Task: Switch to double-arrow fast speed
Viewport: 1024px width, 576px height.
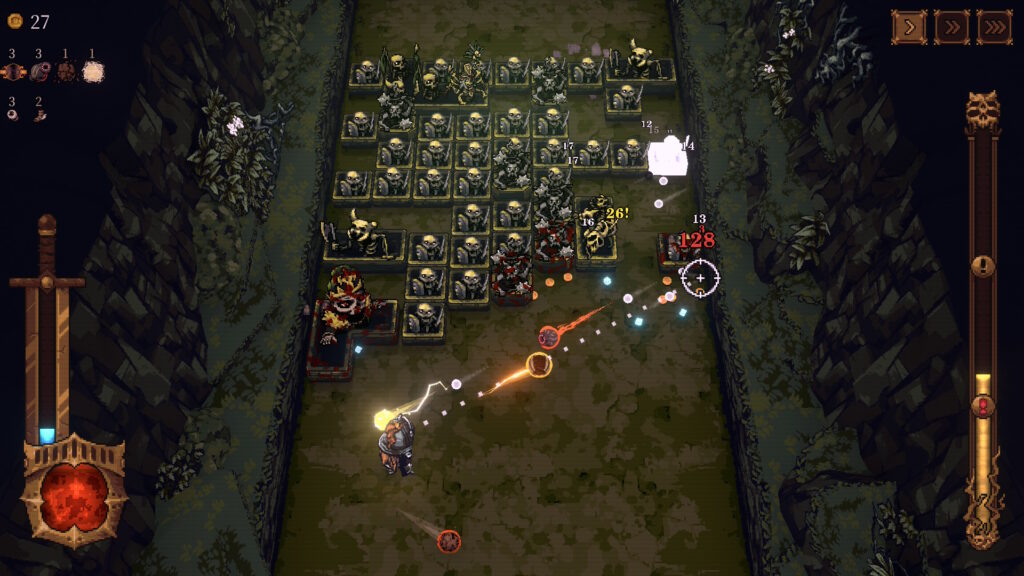Action: pos(951,27)
